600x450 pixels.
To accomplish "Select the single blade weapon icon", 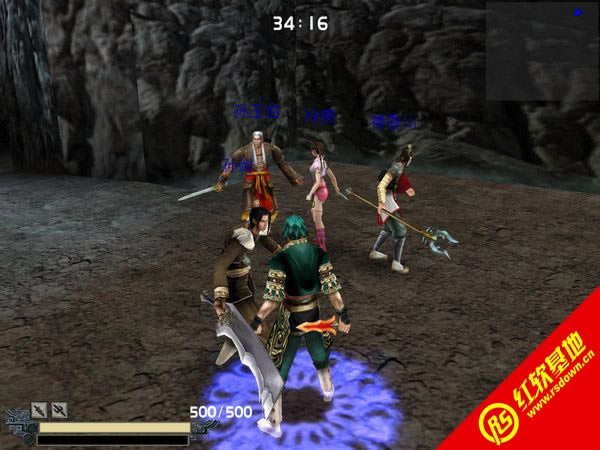I will click(39, 409).
